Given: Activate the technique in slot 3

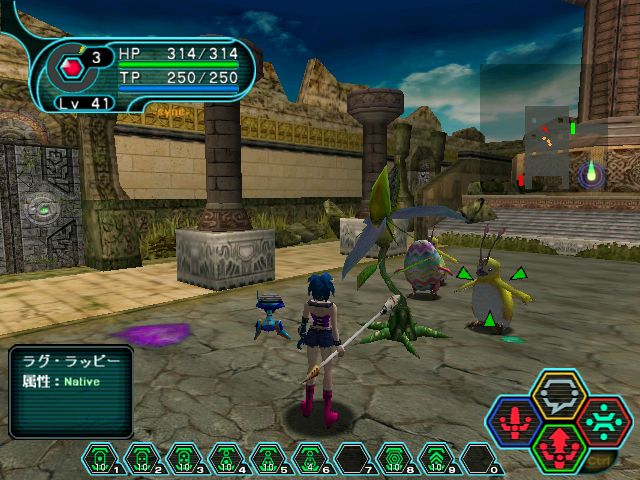Looking at the screenshot, I should [x=184, y=458].
